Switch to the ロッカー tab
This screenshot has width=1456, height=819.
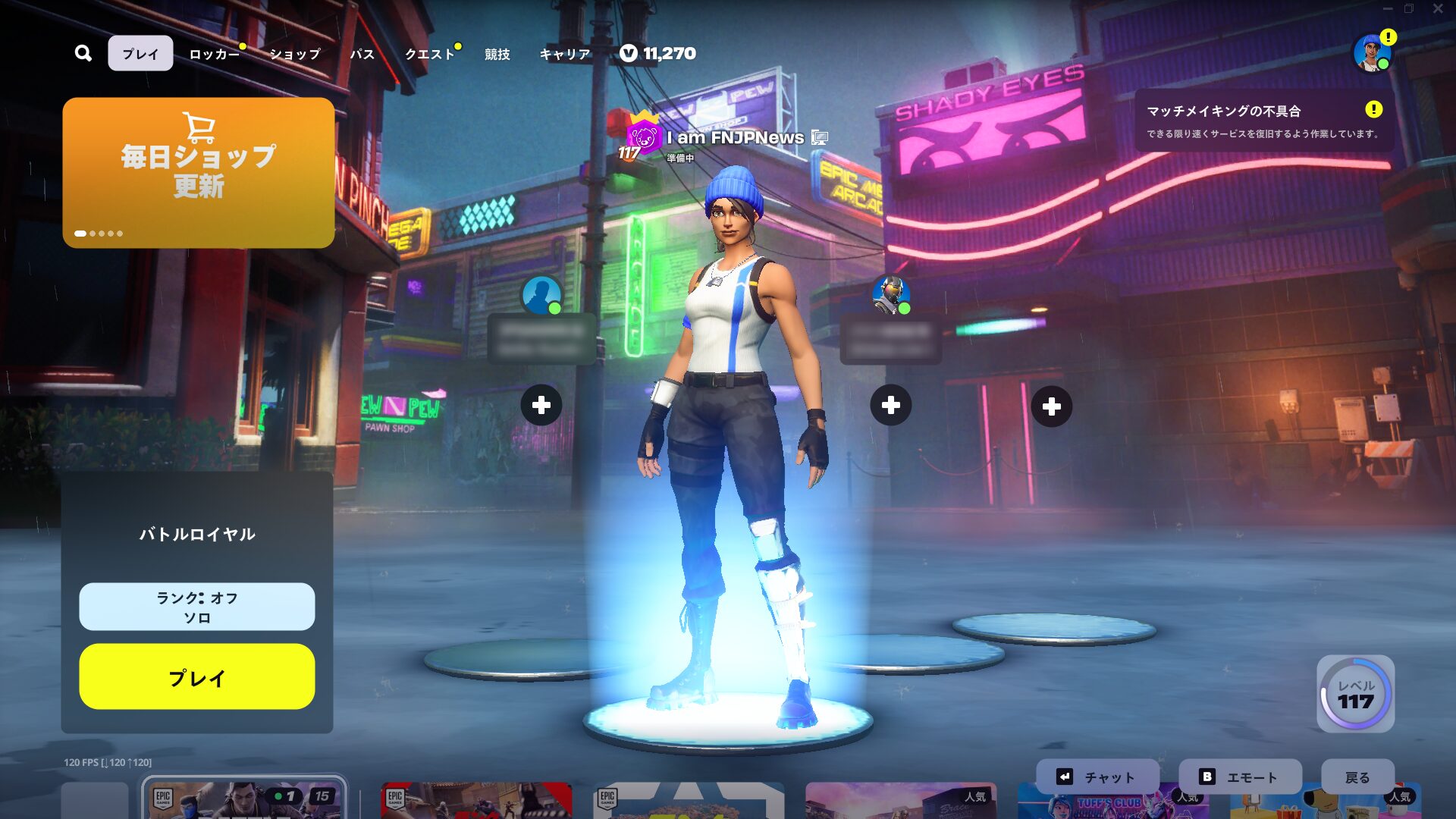point(214,54)
